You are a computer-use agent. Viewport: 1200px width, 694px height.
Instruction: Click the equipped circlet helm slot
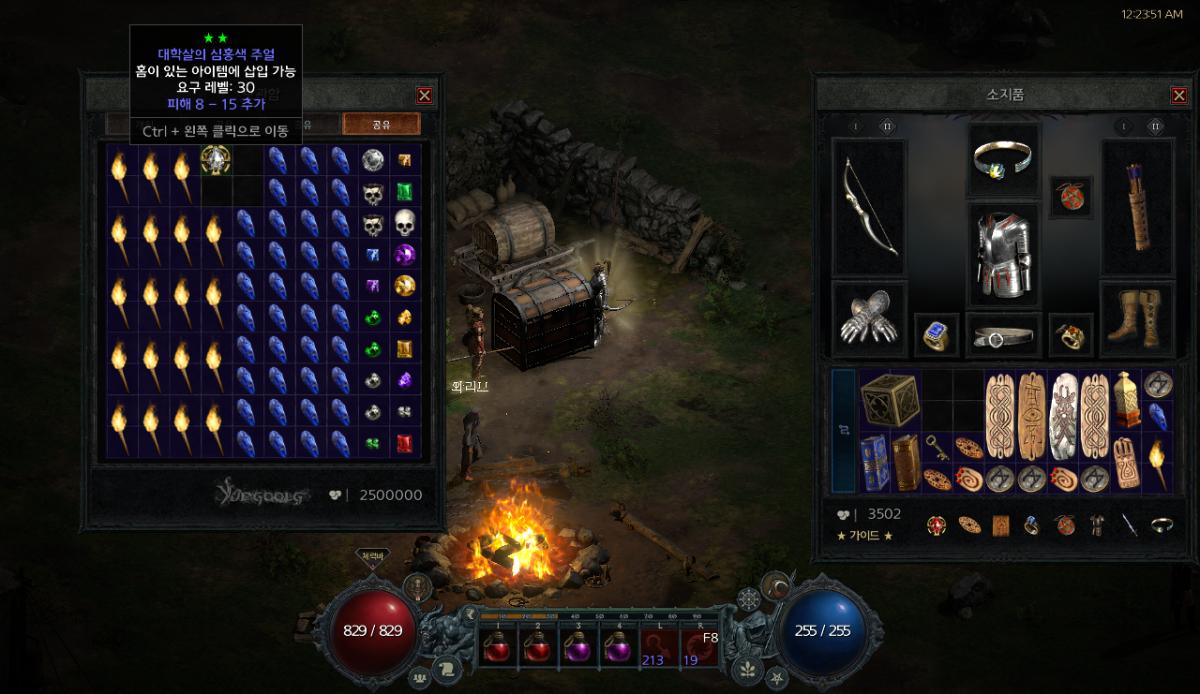pyautogui.click(x=1003, y=160)
